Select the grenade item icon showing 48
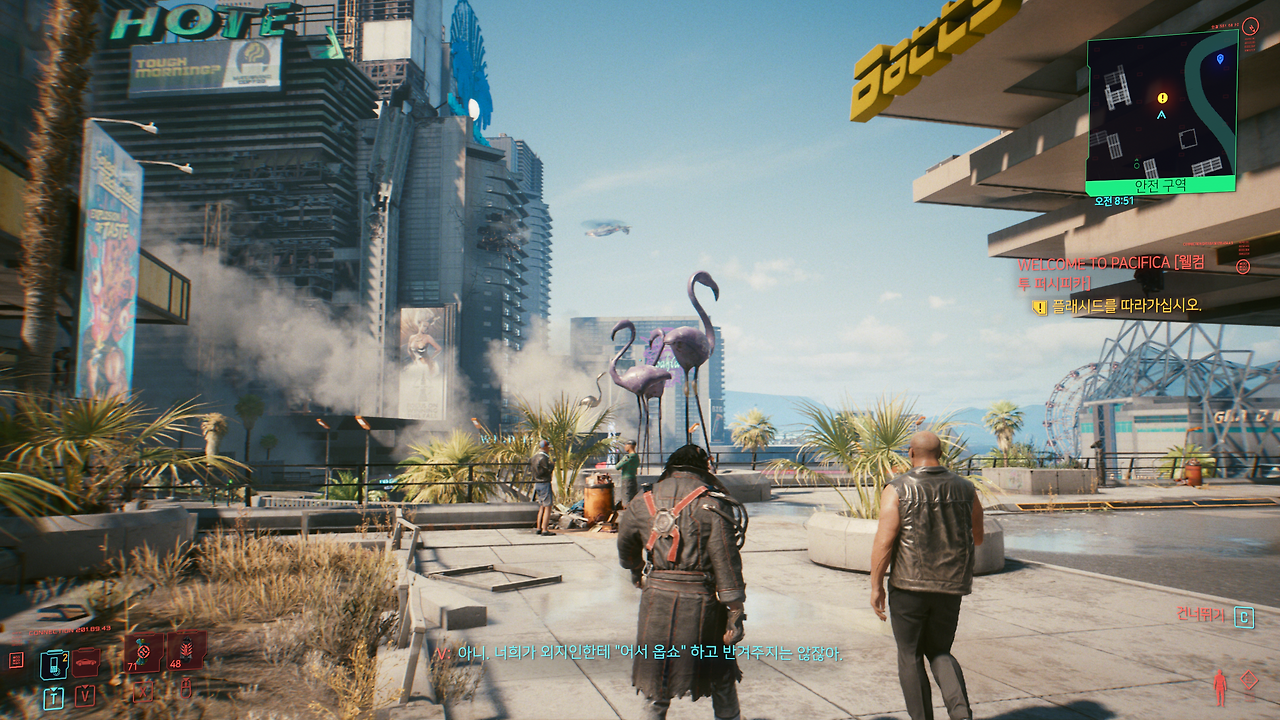This screenshot has width=1280, height=720. (185, 651)
